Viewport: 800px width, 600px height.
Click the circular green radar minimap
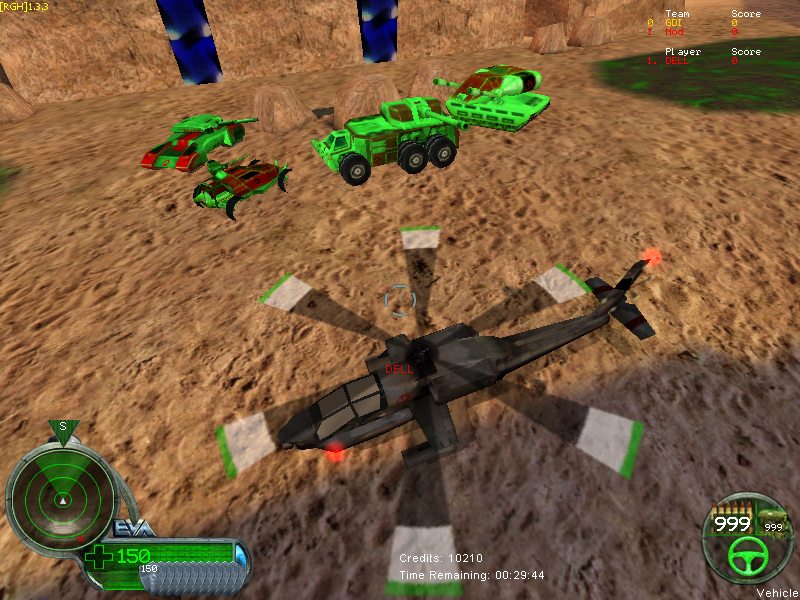pyautogui.click(x=61, y=492)
